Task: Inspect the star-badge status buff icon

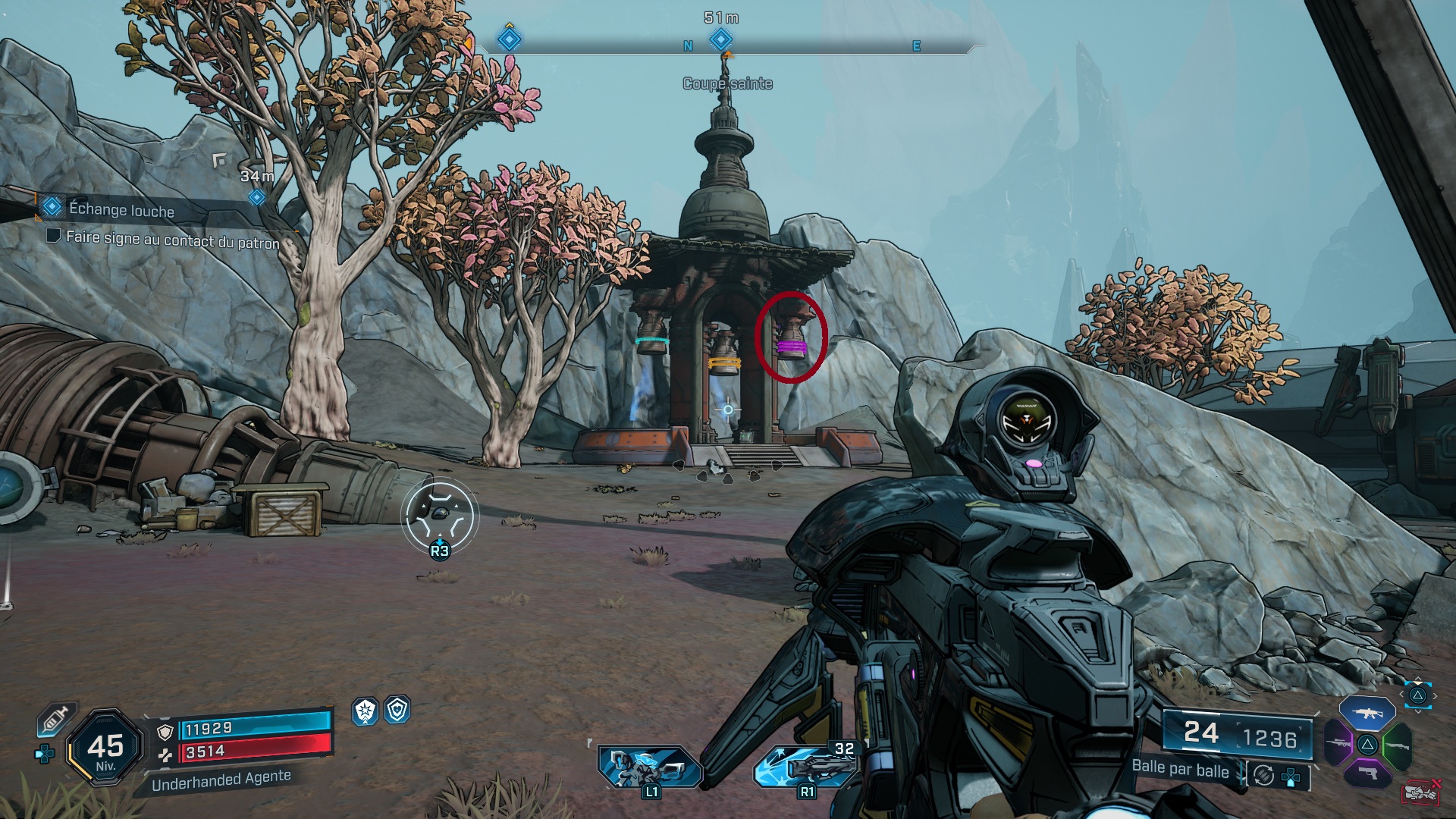Action: pos(366,711)
